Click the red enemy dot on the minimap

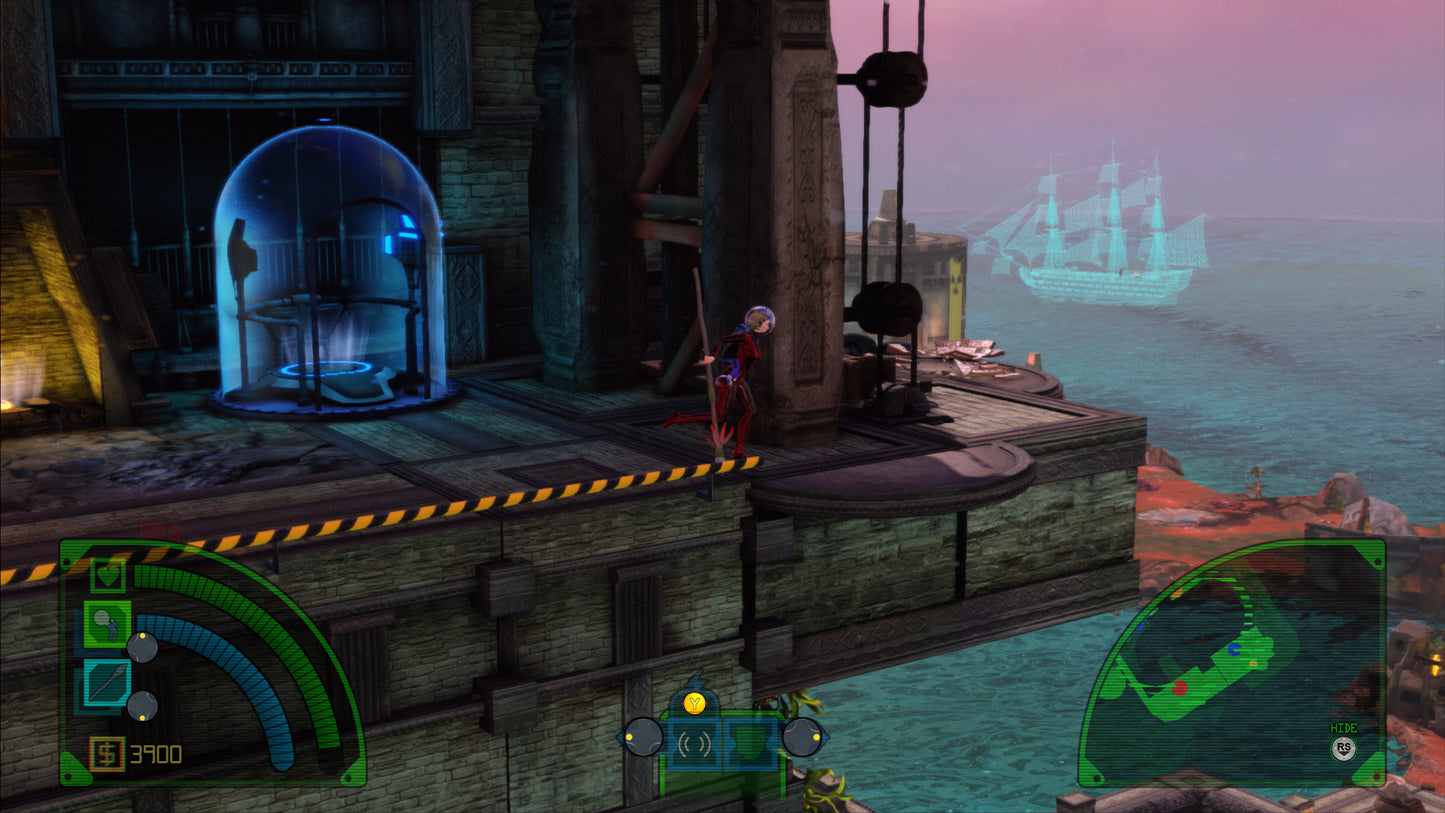pos(1179,688)
